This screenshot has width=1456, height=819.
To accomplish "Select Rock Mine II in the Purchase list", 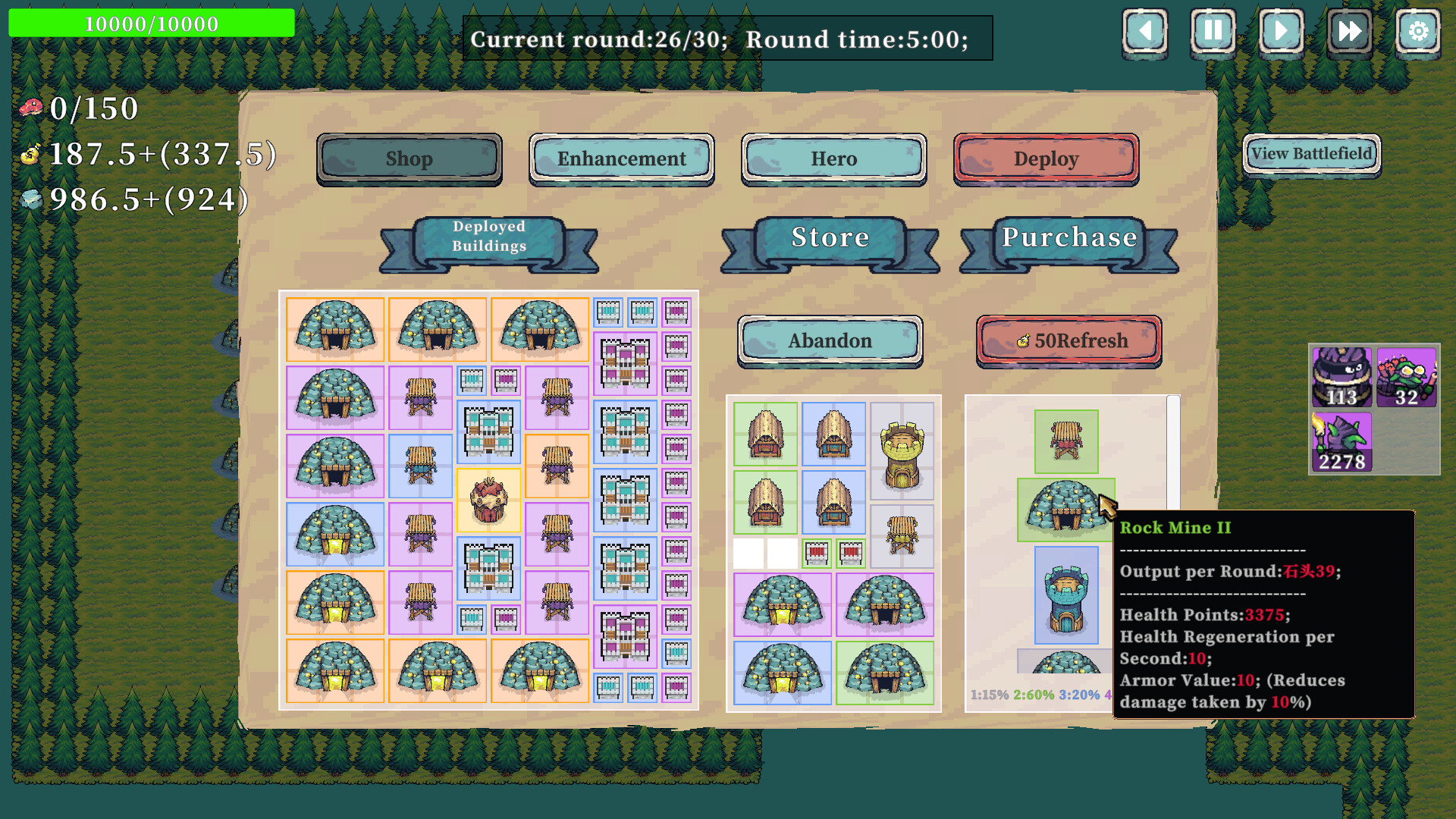I will [x=1067, y=510].
